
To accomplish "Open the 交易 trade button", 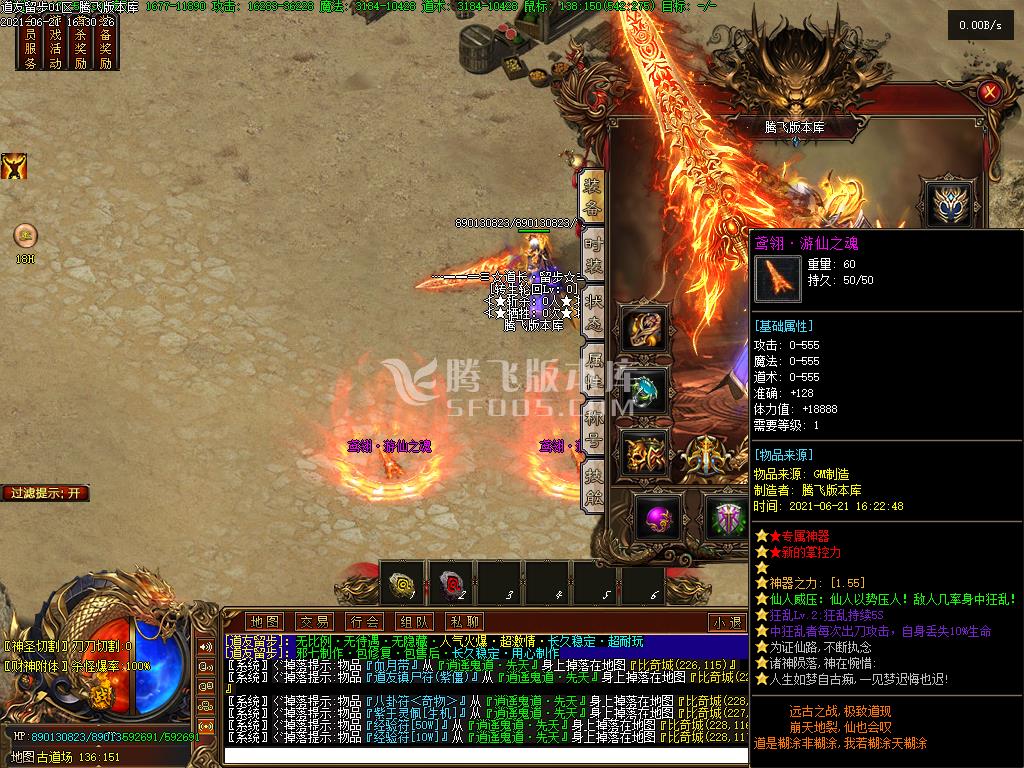I will click(x=315, y=621).
